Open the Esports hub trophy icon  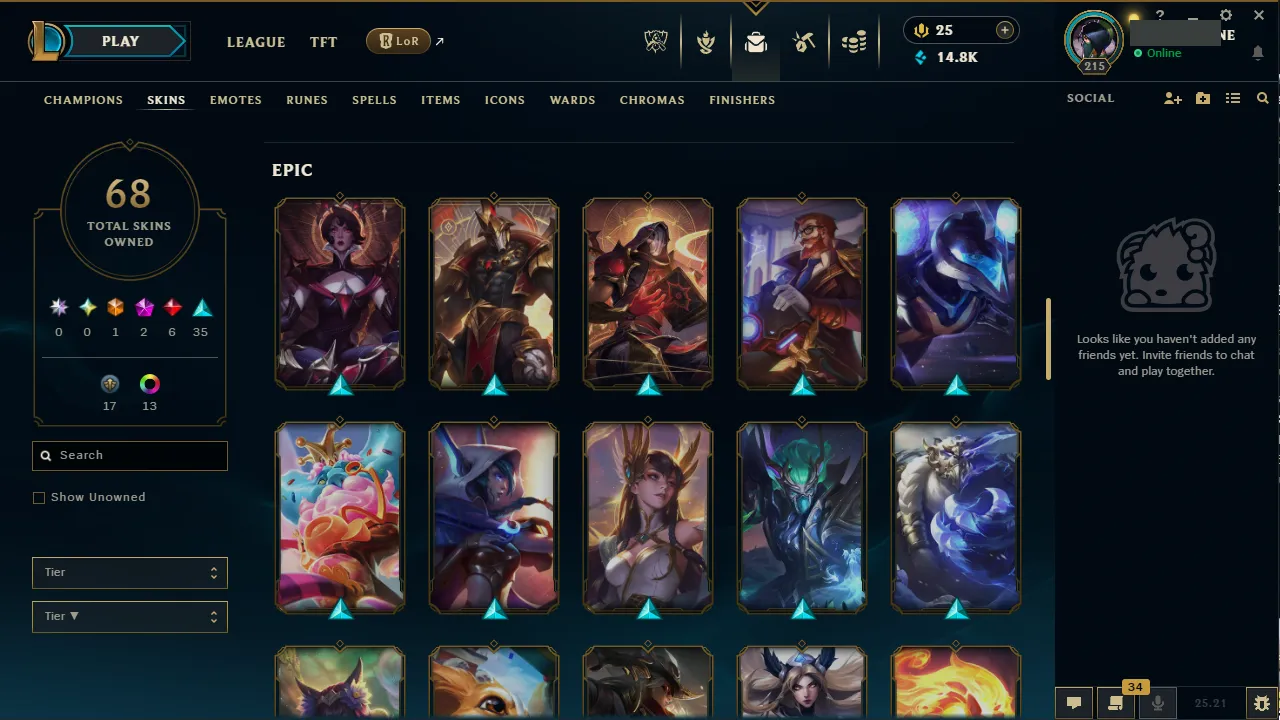[656, 41]
